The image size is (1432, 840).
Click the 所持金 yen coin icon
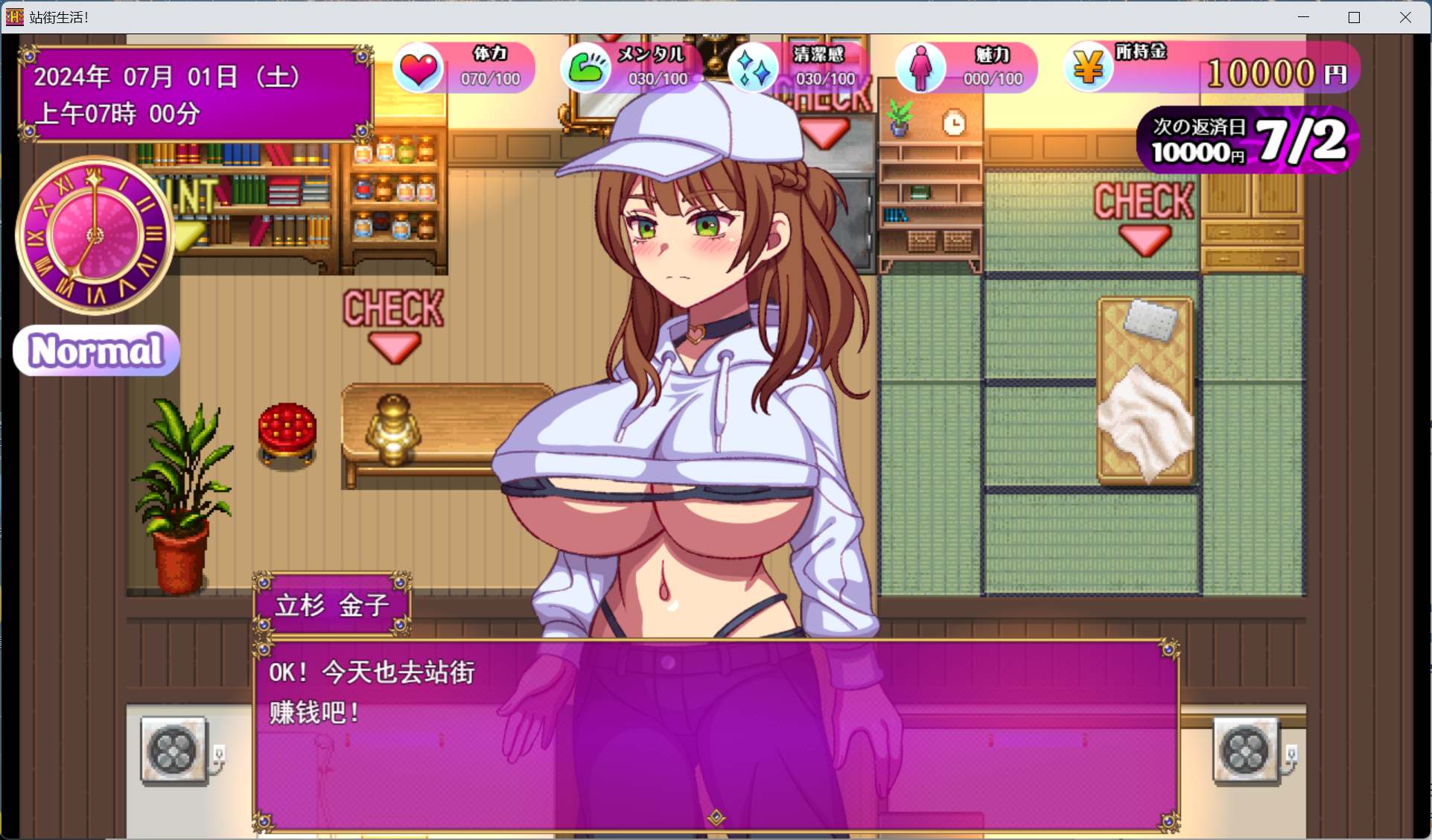click(1089, 68)
